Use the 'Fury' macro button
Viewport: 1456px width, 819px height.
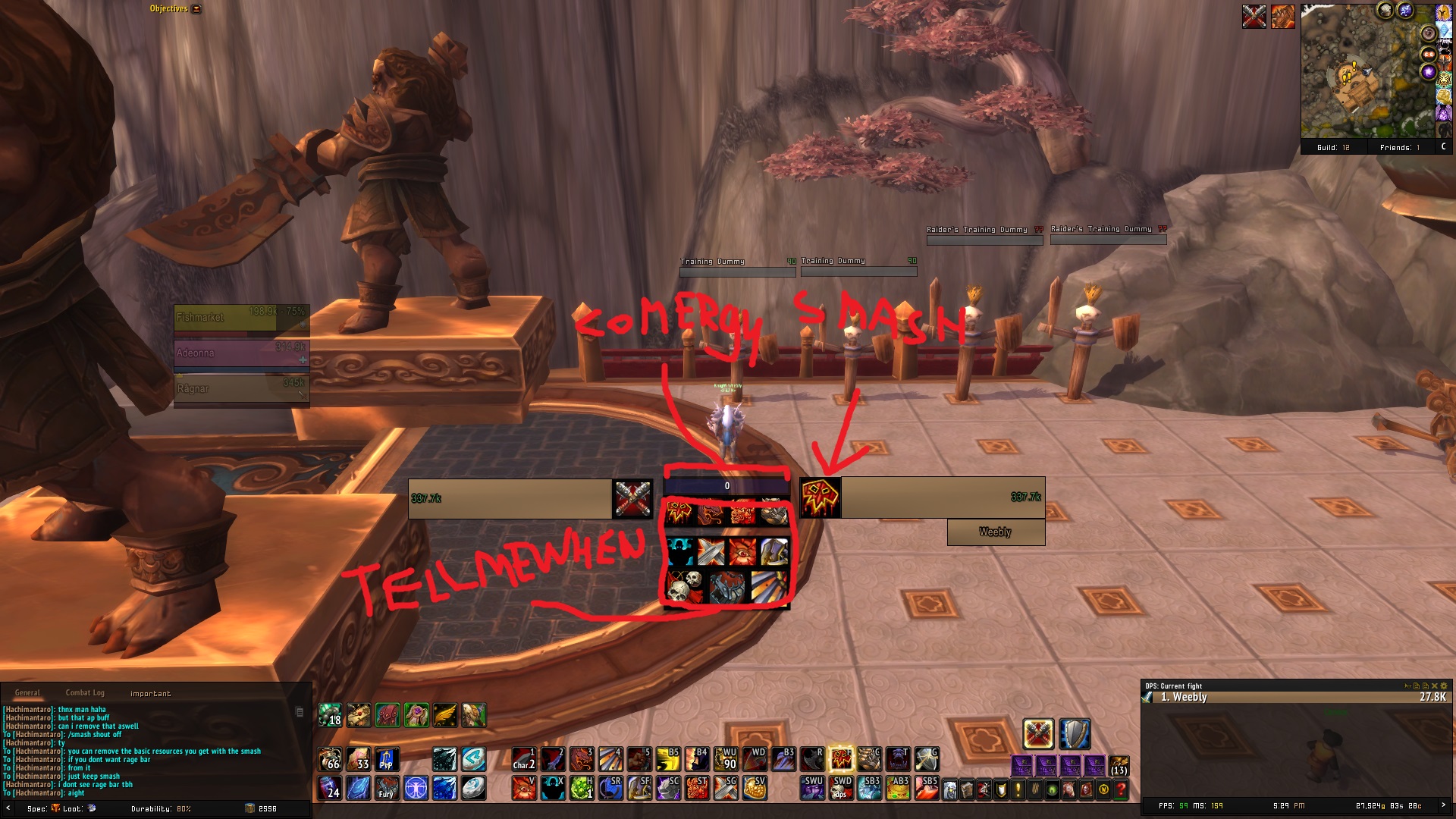(x=387, y=788)
